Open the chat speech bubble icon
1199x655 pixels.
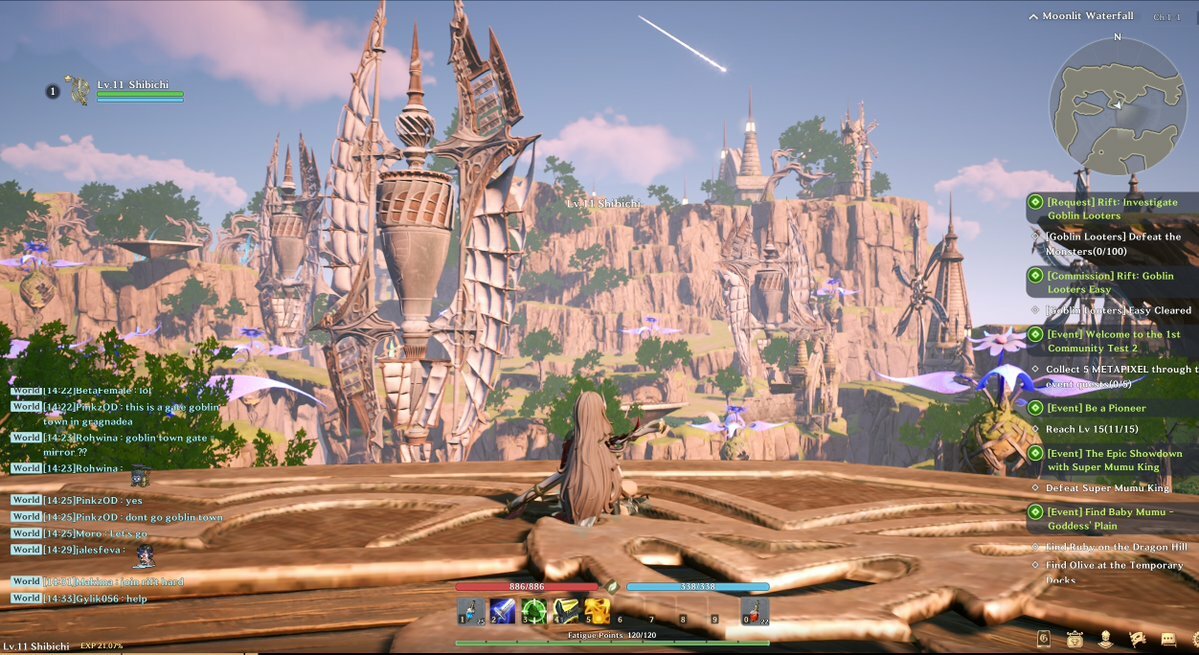click(1168, 638)
